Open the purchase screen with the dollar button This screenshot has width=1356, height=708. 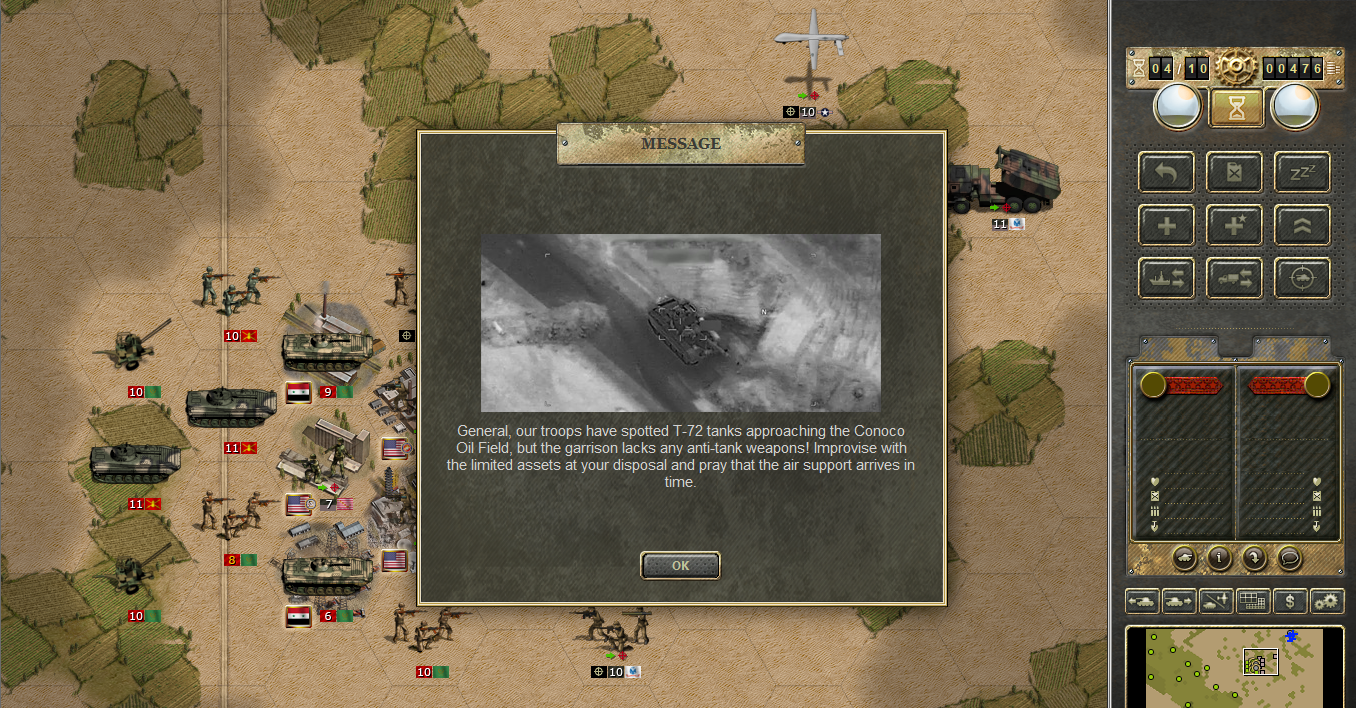pos(1291,602)
